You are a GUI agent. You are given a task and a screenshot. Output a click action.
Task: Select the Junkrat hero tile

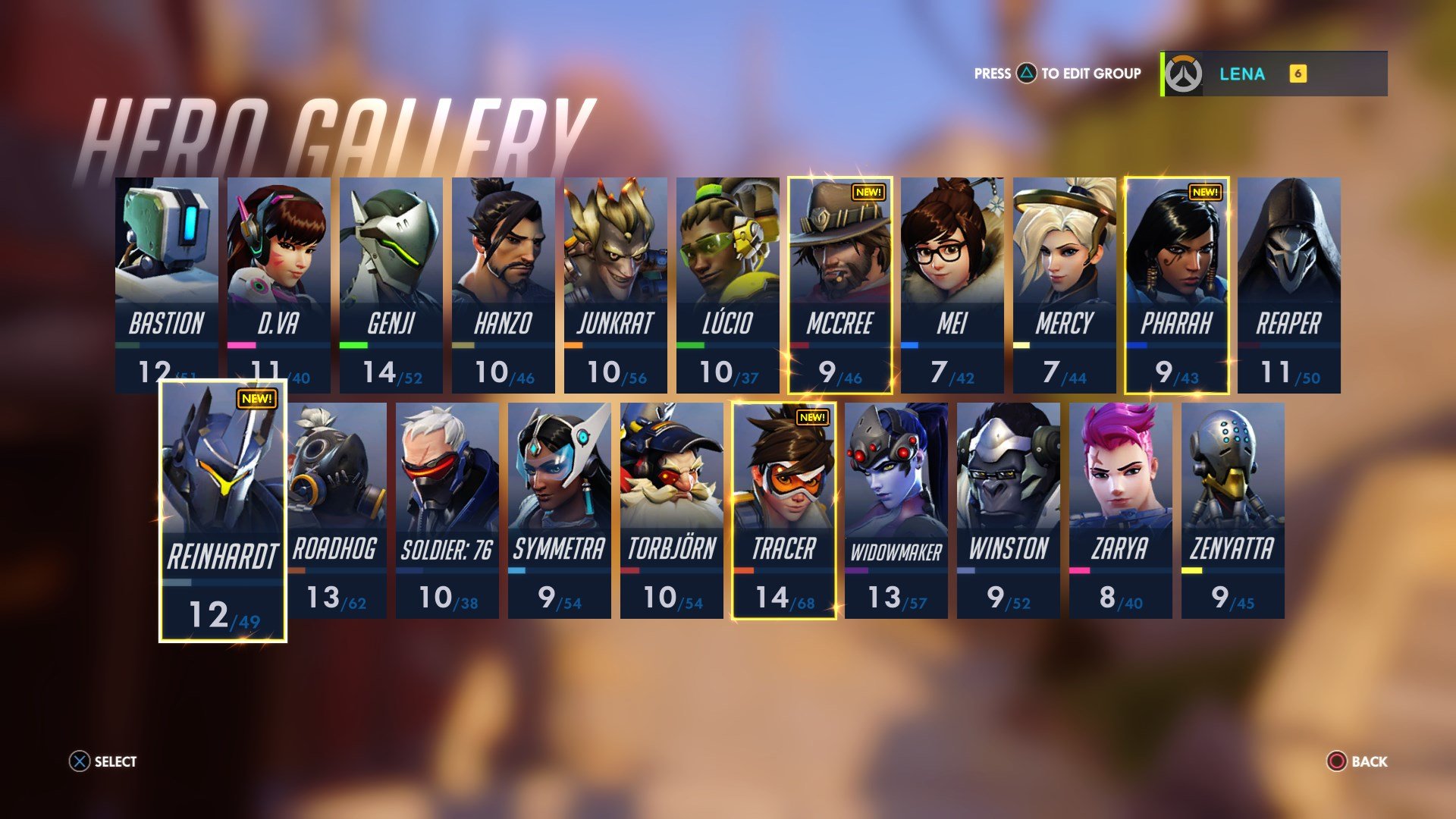(x=615, y=284)
